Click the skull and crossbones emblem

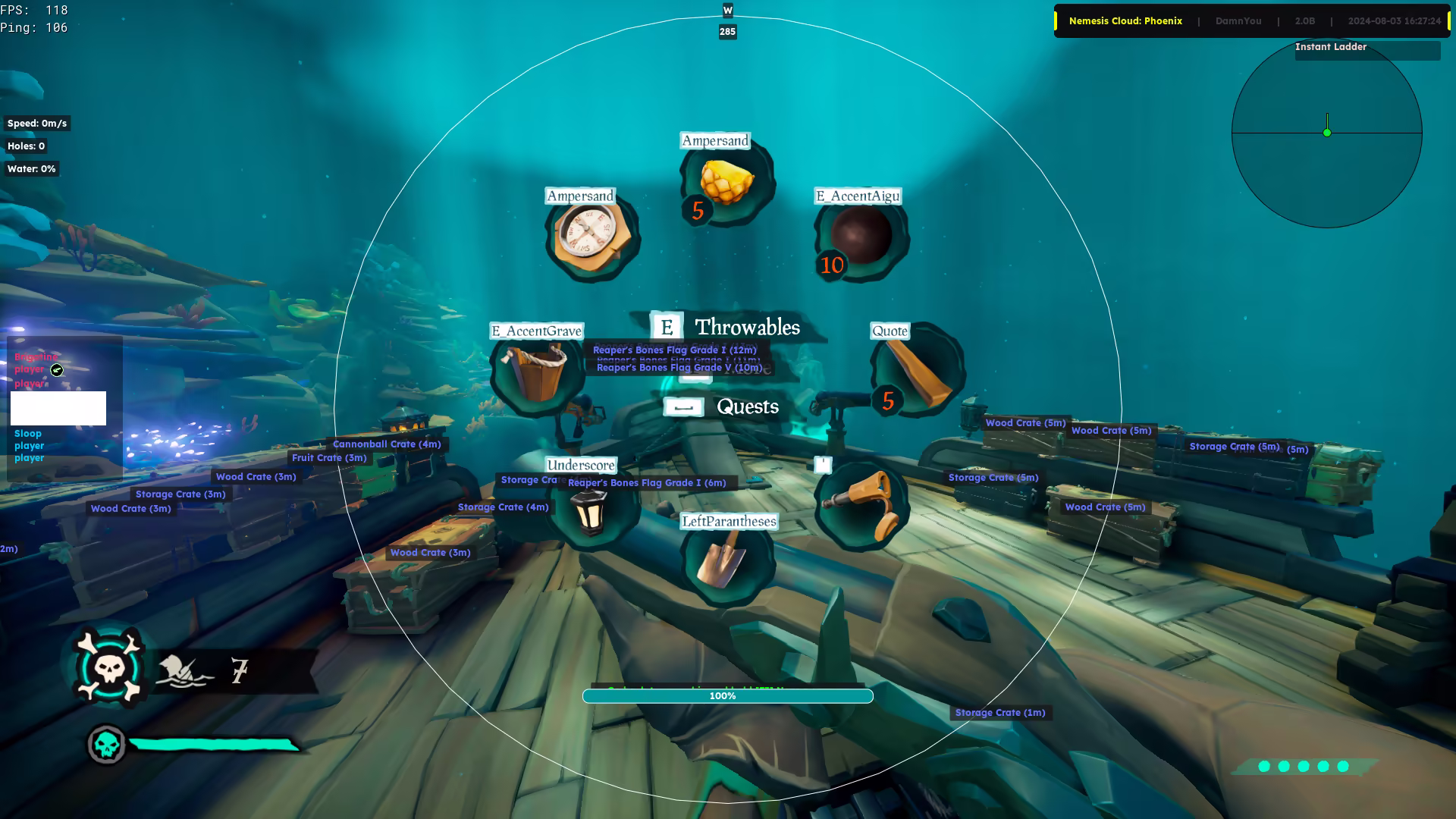[109, 667]
